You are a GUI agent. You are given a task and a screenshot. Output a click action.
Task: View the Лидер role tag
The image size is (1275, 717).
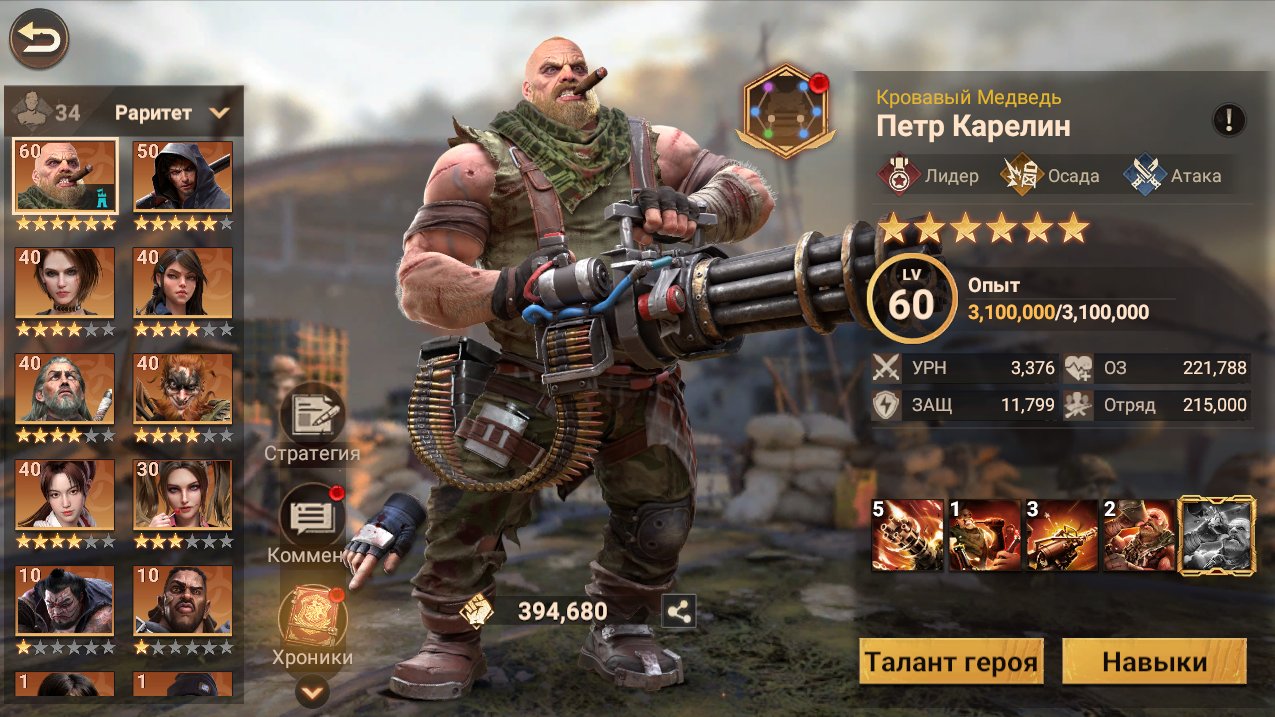pos(929,176)
